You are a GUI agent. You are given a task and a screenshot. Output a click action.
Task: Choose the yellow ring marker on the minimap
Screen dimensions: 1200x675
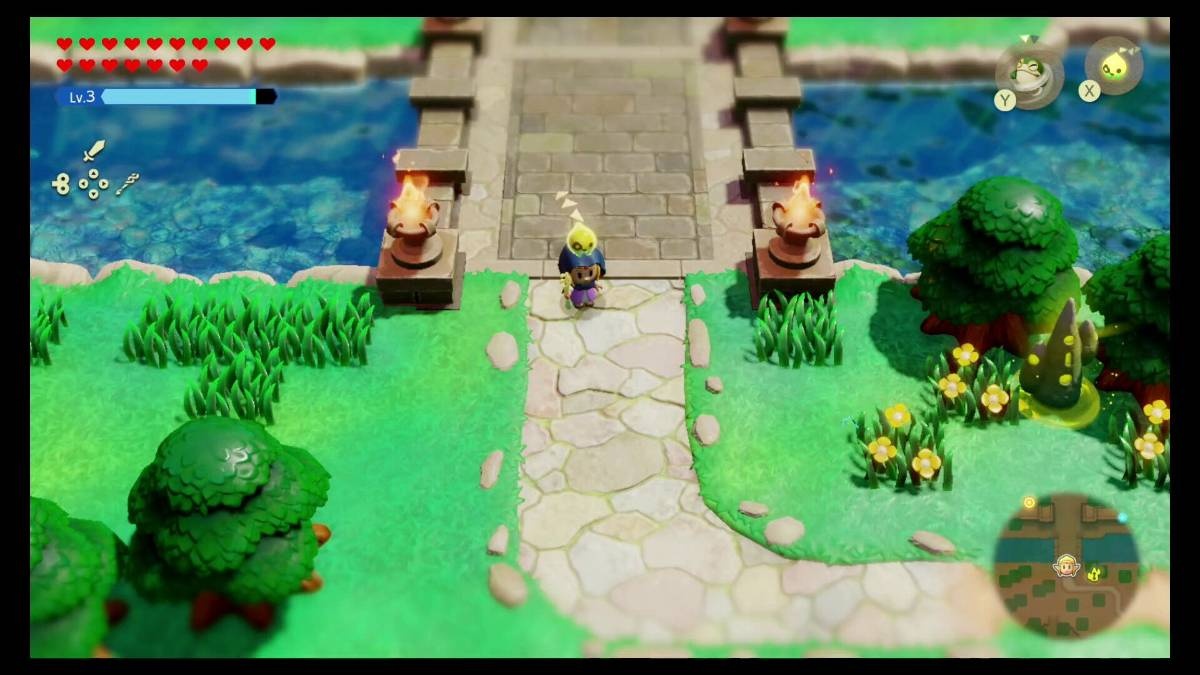[1029, 502]
